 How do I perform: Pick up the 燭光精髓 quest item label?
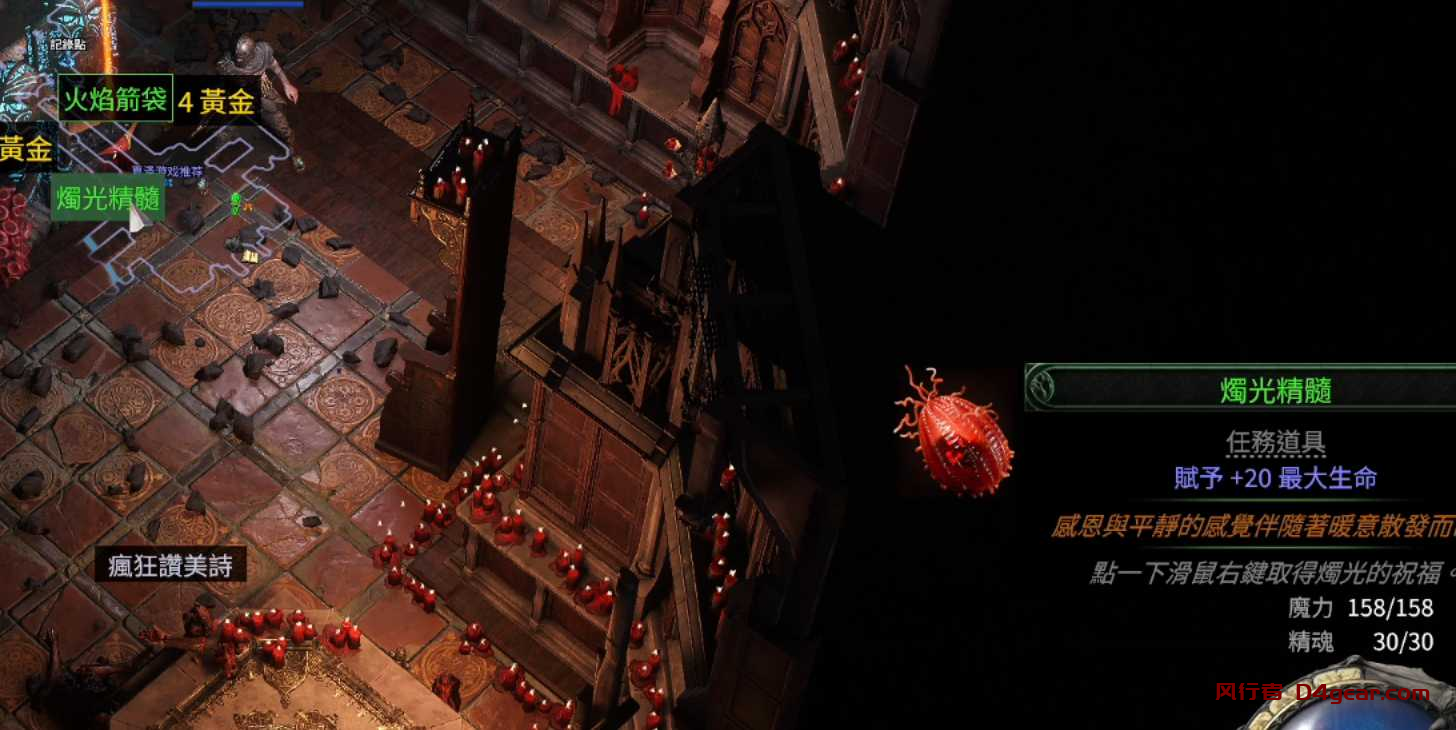pyautogui.click(x=108, y=198)
